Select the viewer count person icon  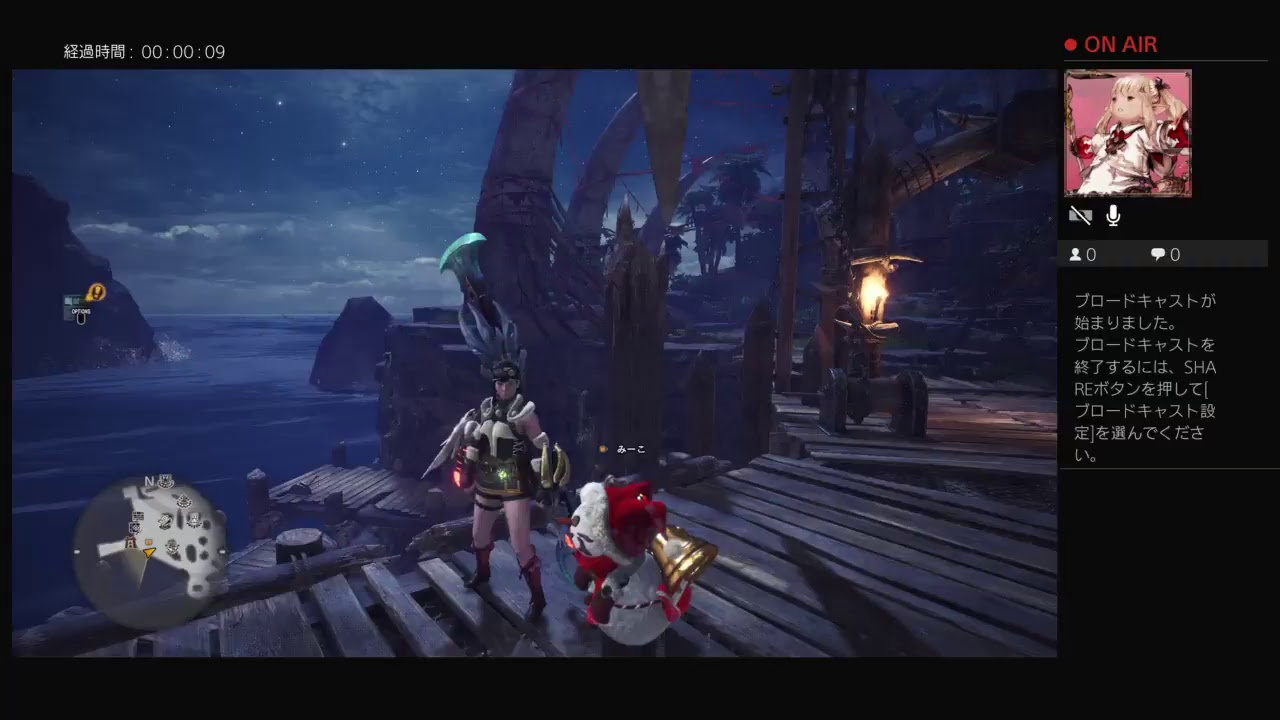click(x=1077, y=254)
